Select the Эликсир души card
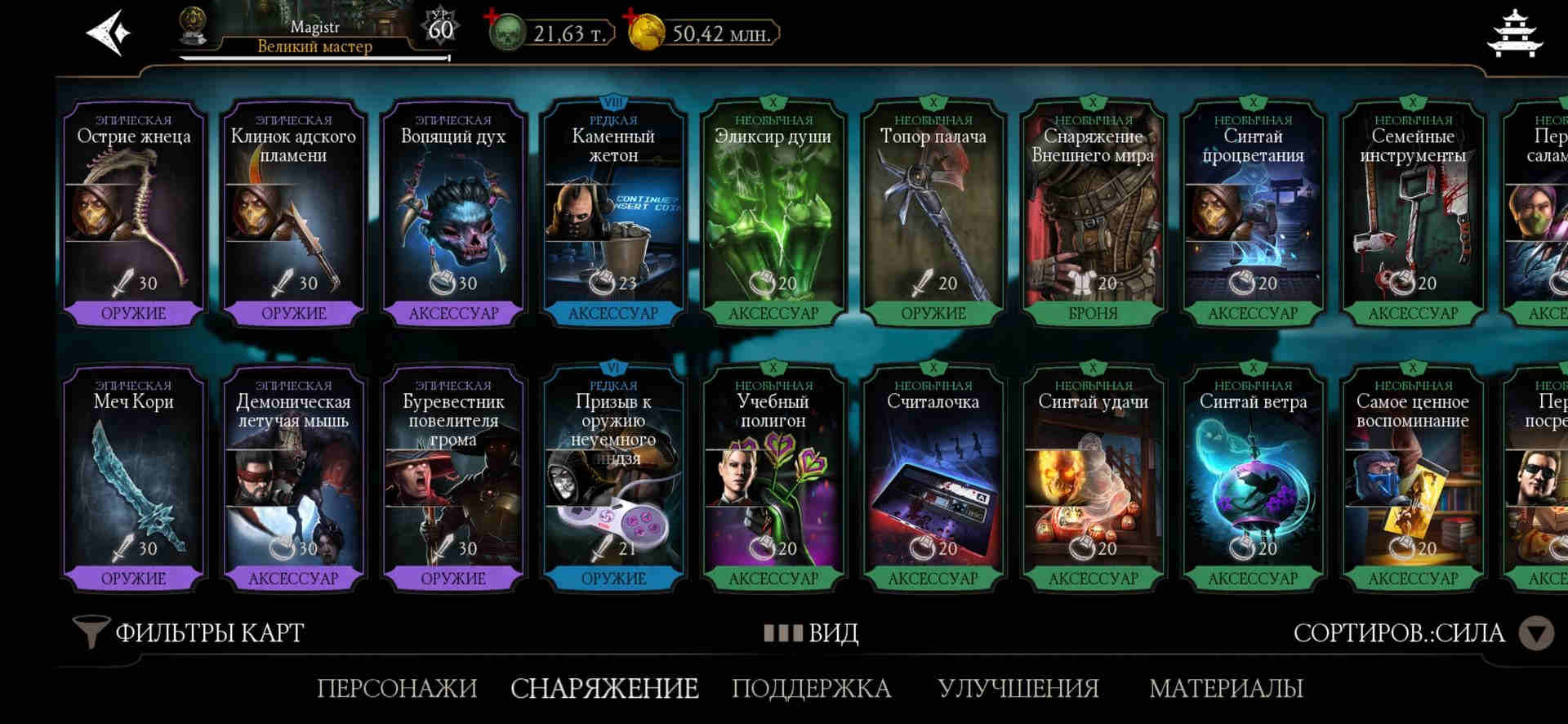 [x=773, y=214]
